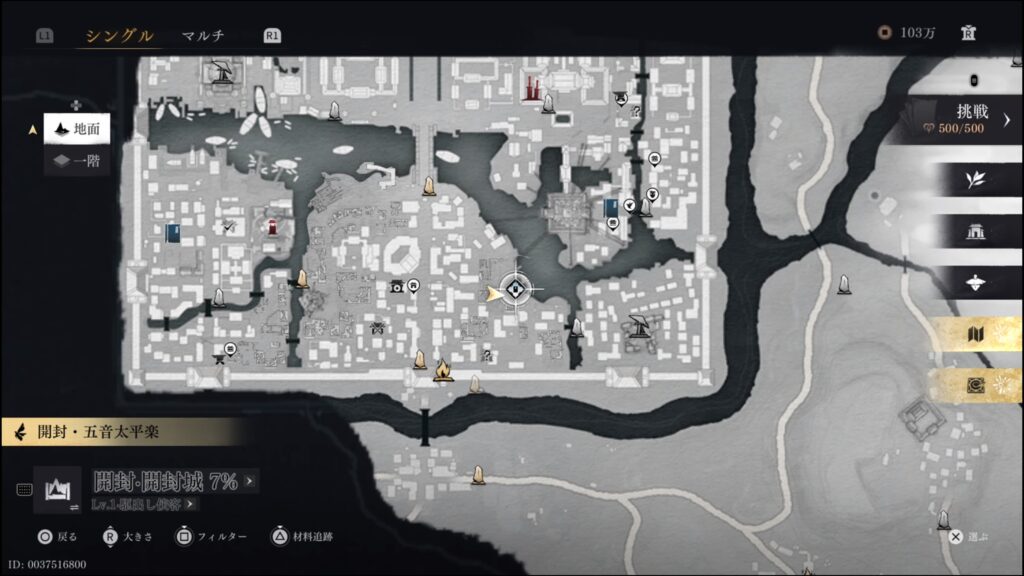Select the gold scroll spiral button
Screen dimensions: 1024x576
coord(974,385)
